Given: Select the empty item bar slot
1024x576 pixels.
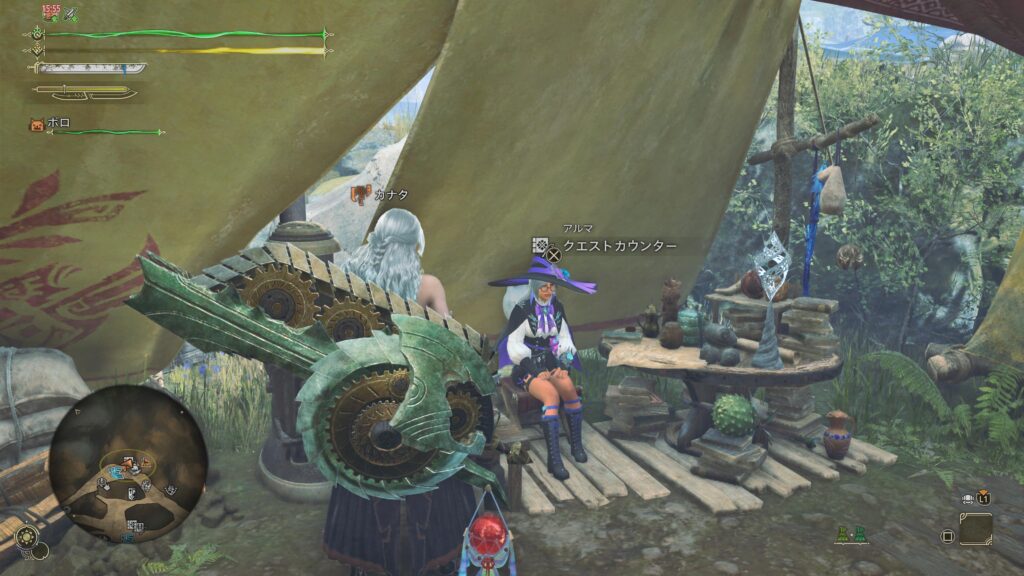Looking at the screenshot, I should pyautogui.click(x=975, y=529).
